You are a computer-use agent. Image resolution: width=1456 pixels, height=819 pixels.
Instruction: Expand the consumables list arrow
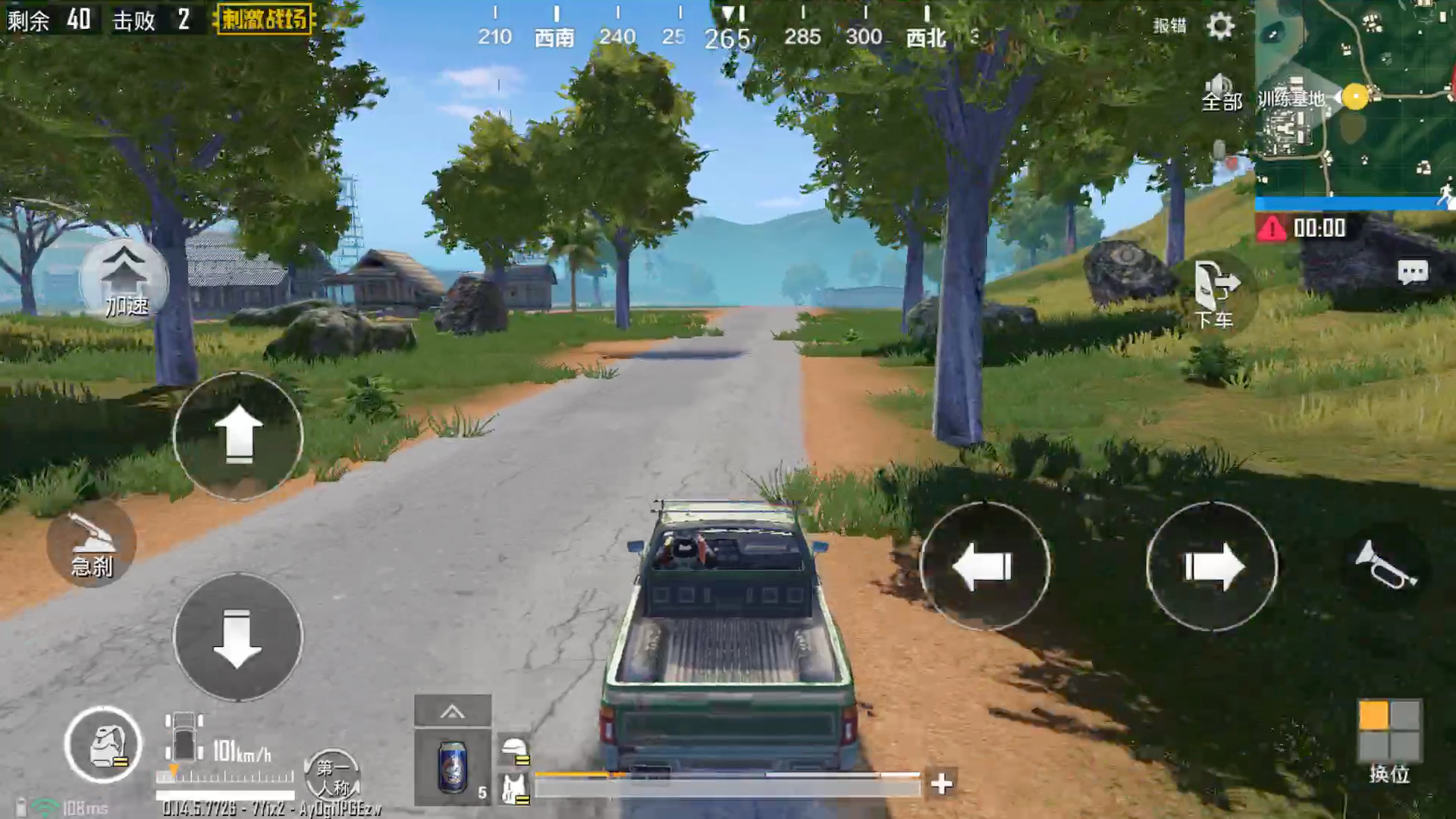coord(453,711)
